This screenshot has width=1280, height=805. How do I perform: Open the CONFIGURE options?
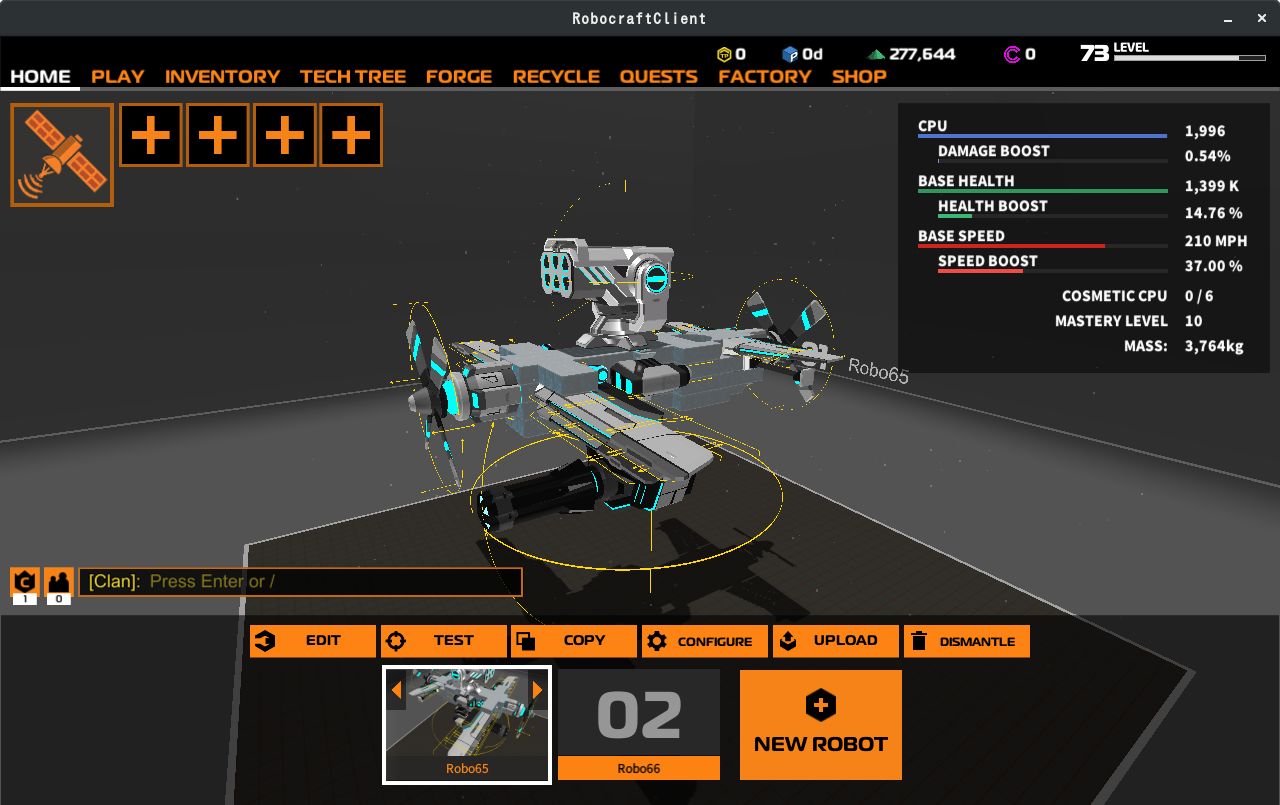tap(705, 641)
